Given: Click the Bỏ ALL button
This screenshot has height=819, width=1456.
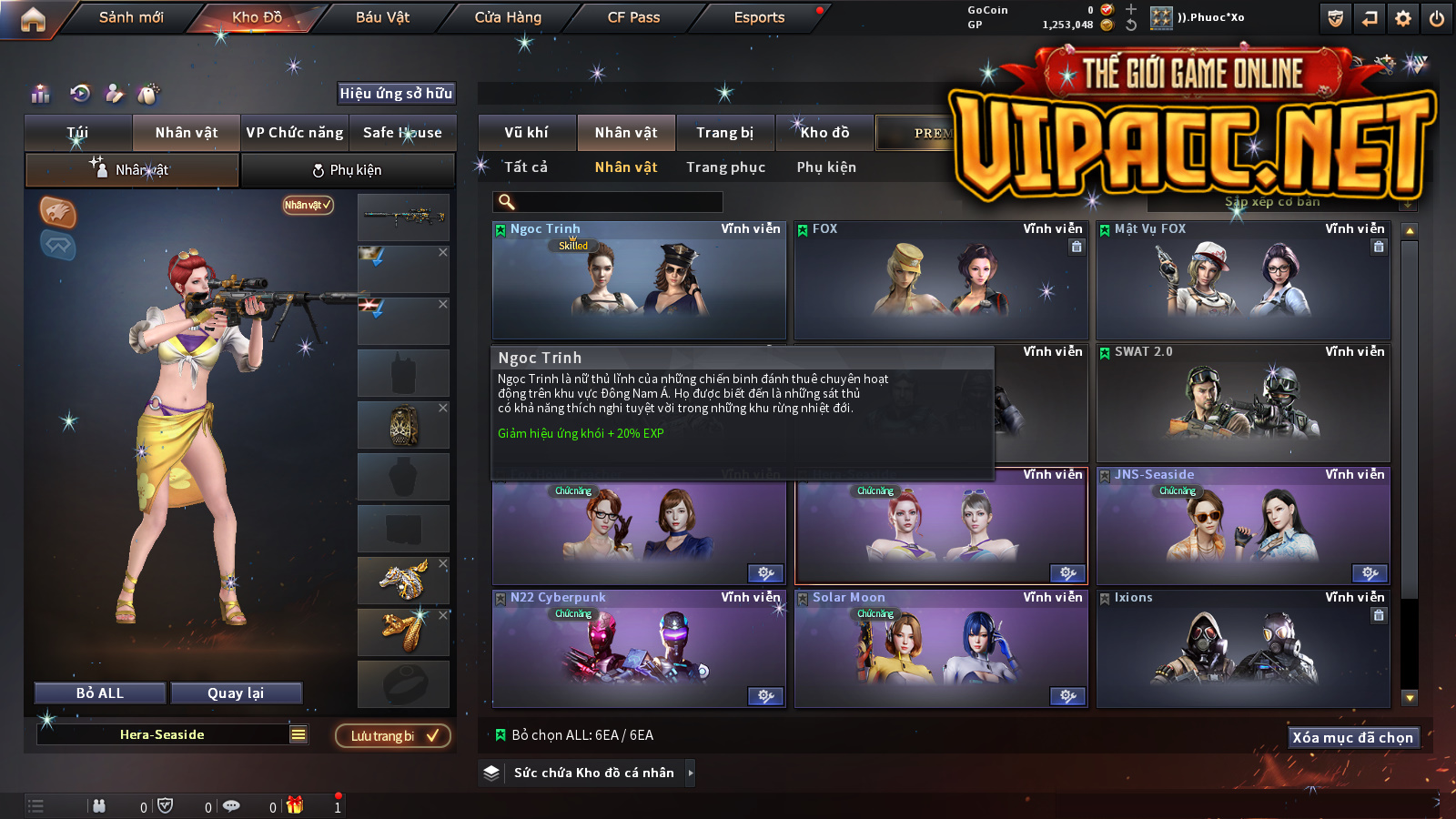Looking at the screenshot, I should click(x=100, y=693).
